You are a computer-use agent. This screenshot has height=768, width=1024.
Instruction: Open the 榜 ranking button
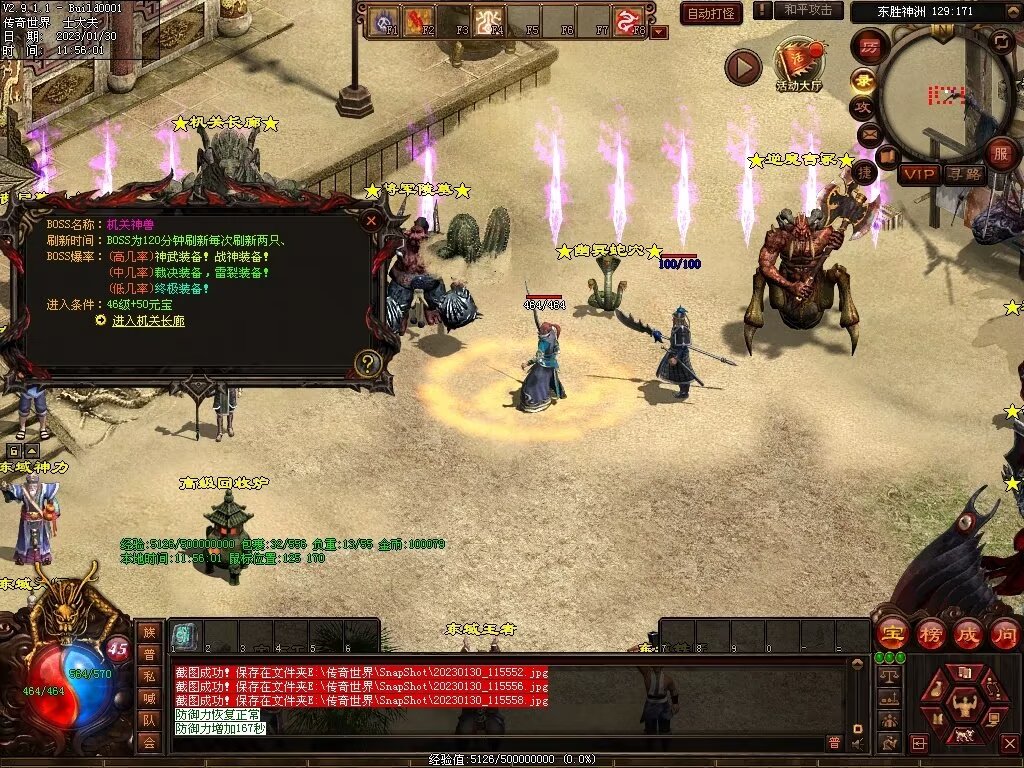coord(930,634)
